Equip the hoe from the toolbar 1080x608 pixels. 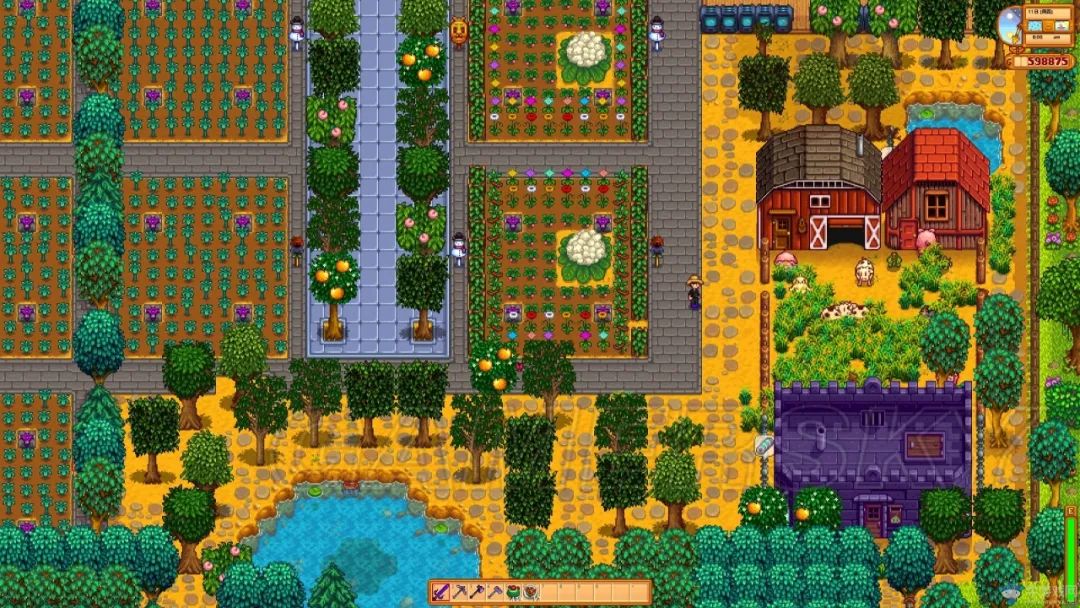(x=495, y=592)
